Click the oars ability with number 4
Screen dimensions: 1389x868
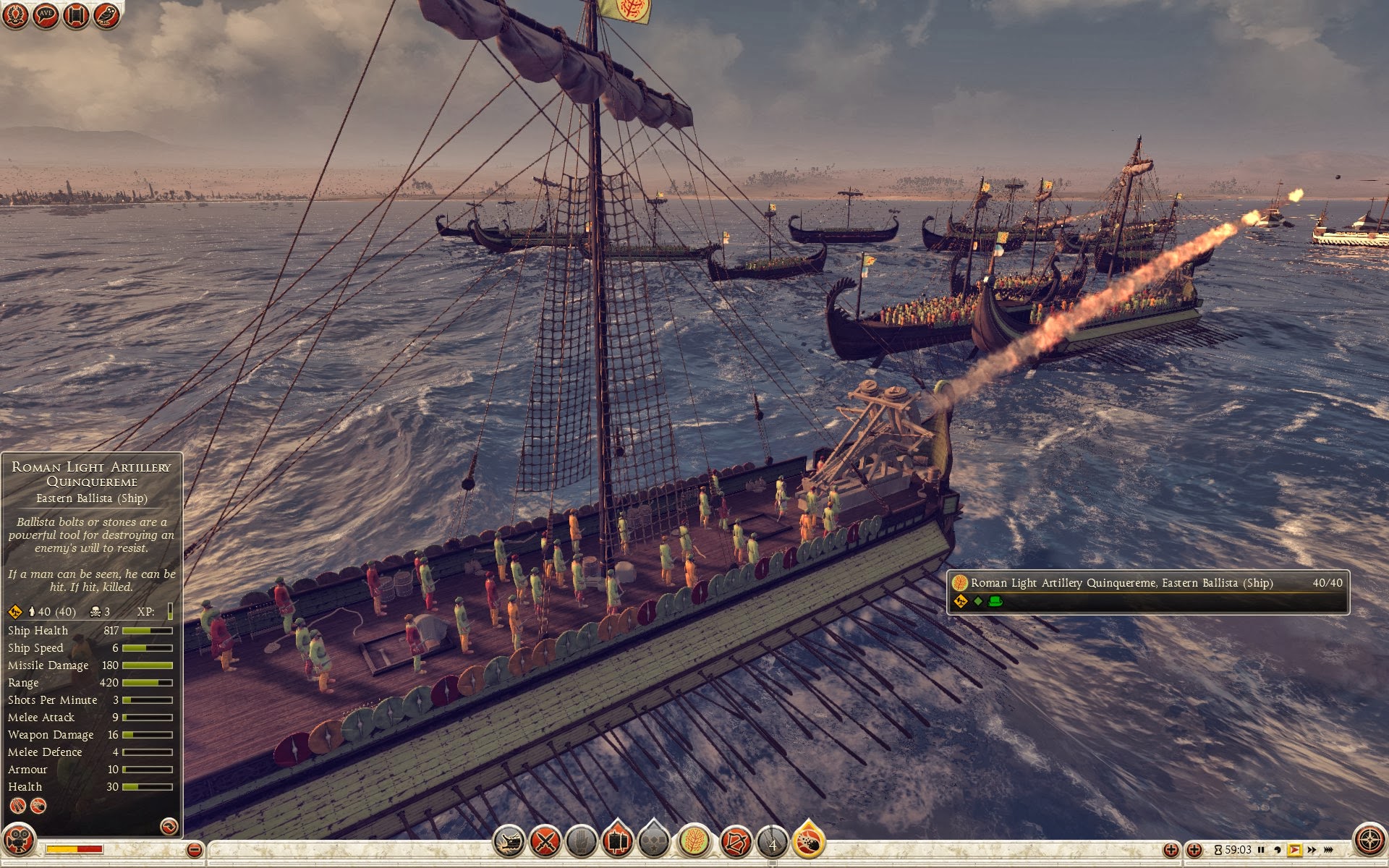(772, 843)
